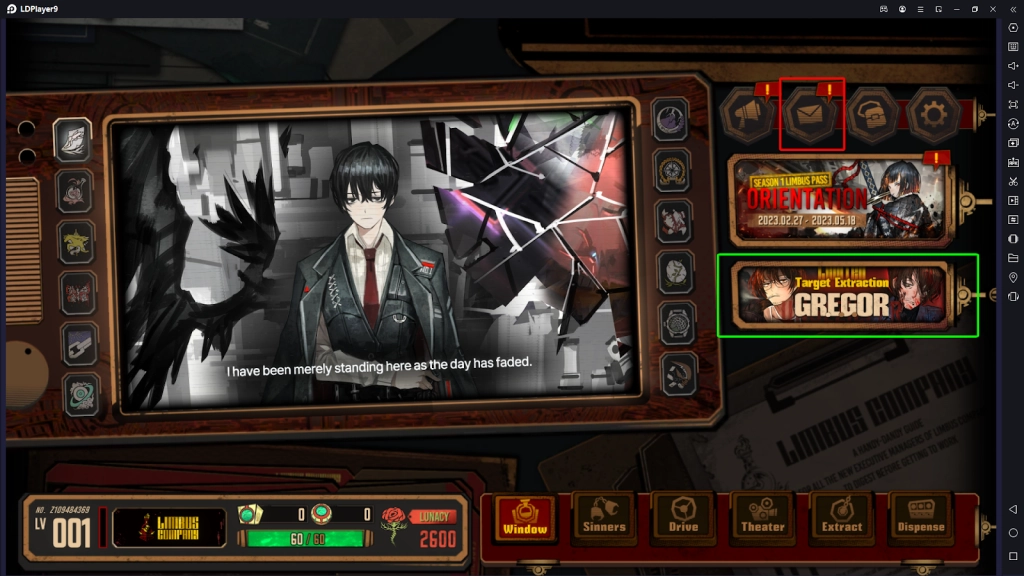This screenshot has width=1024, height=576.
Task: Open the gear settings icon
Action: pyautogui.click(x=933, y=115)
